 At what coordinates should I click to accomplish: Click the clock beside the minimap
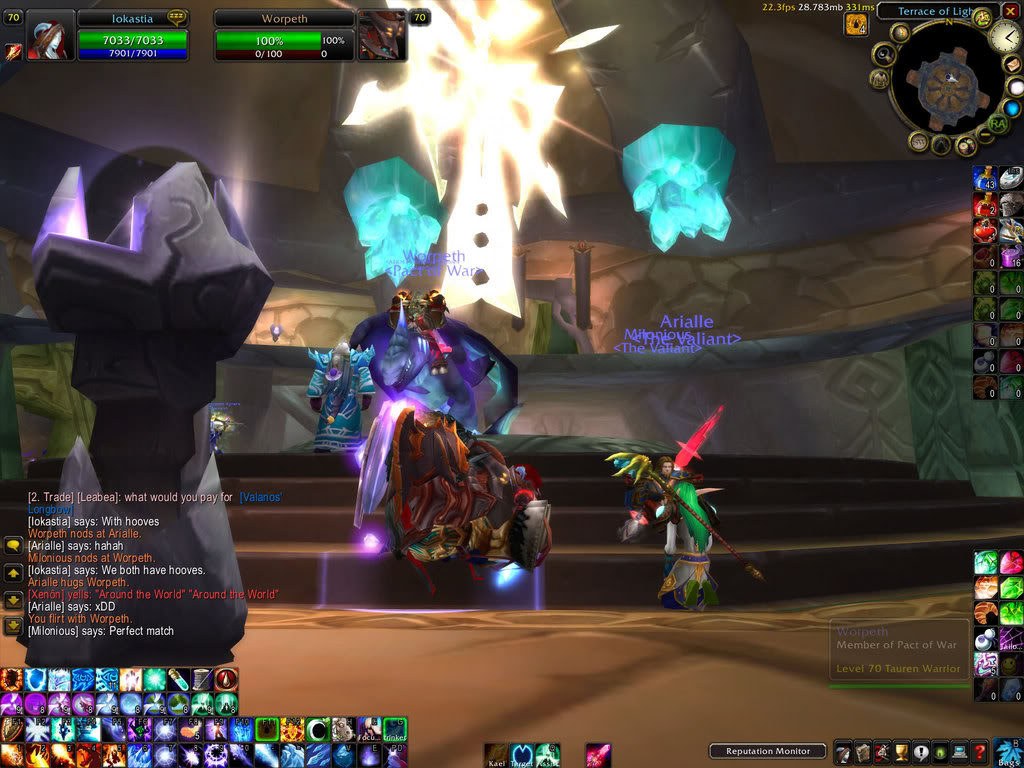[x=1005, y=37]
